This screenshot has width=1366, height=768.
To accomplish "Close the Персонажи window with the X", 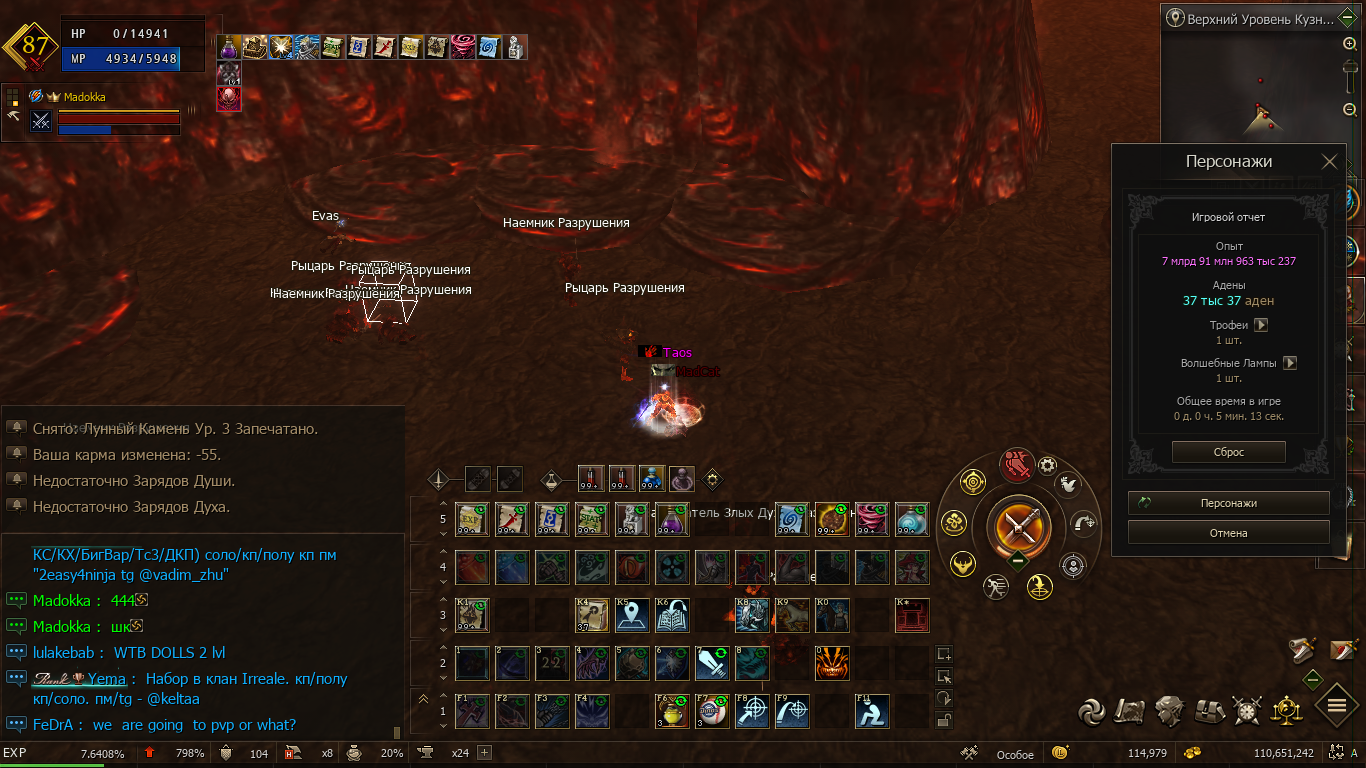I will pyautogui.click(x=1329, y=162).
